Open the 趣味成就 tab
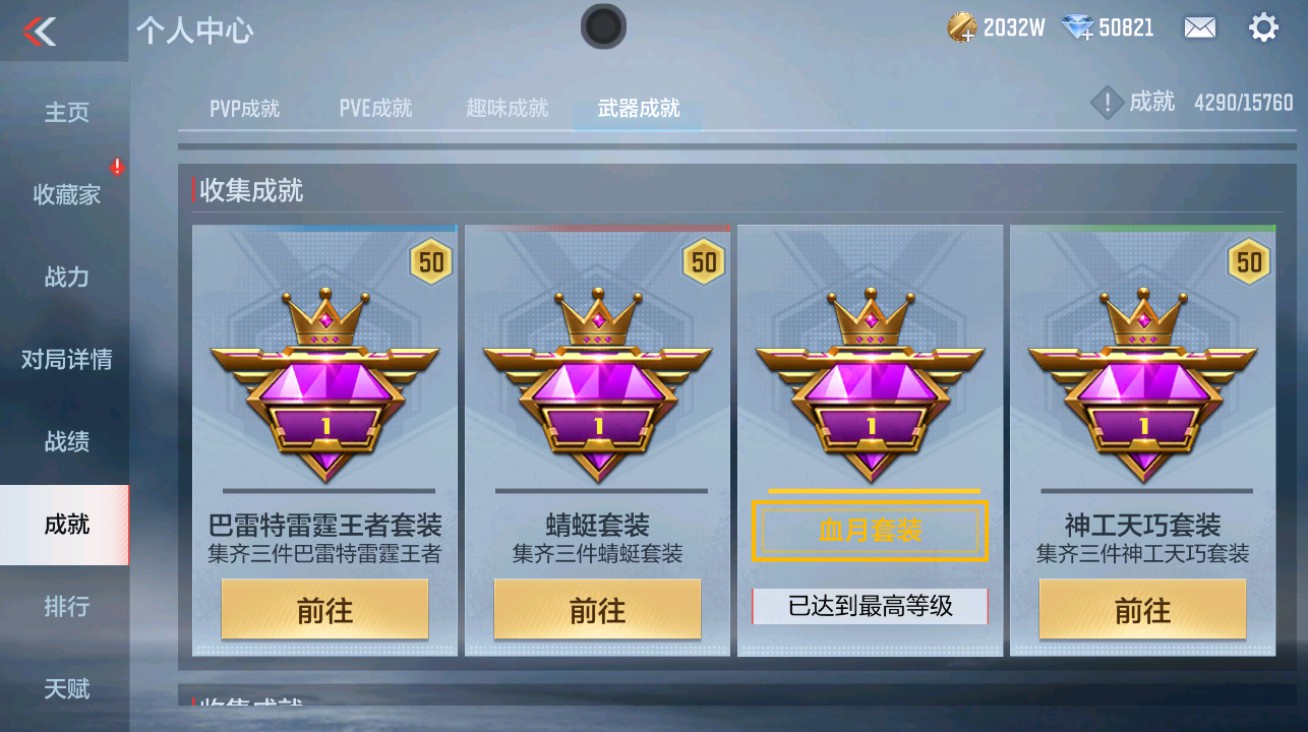This screenshot has width=1308, height=732. [505, 110]
